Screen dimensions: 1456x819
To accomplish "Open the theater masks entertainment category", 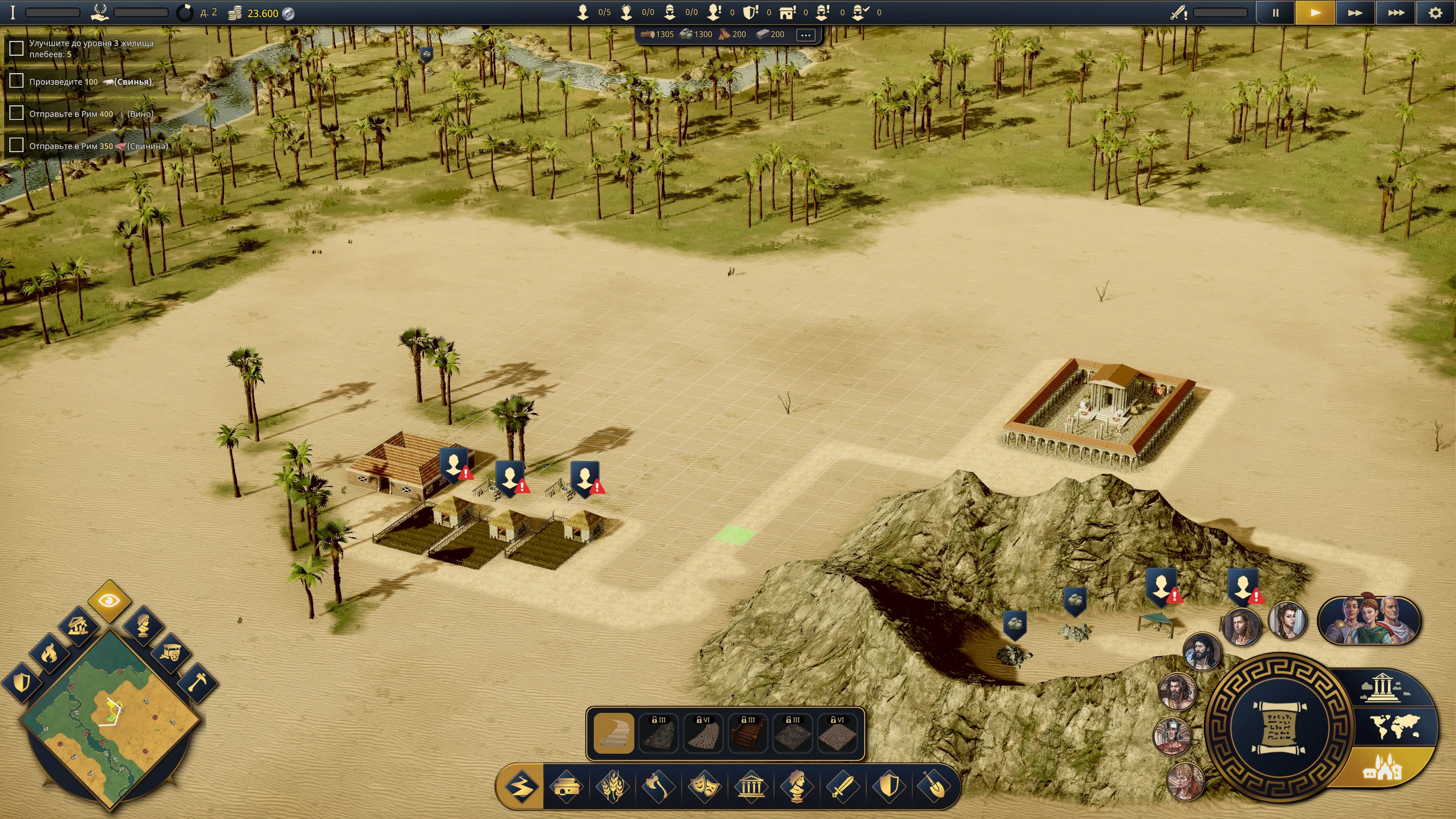I will 705,786.
